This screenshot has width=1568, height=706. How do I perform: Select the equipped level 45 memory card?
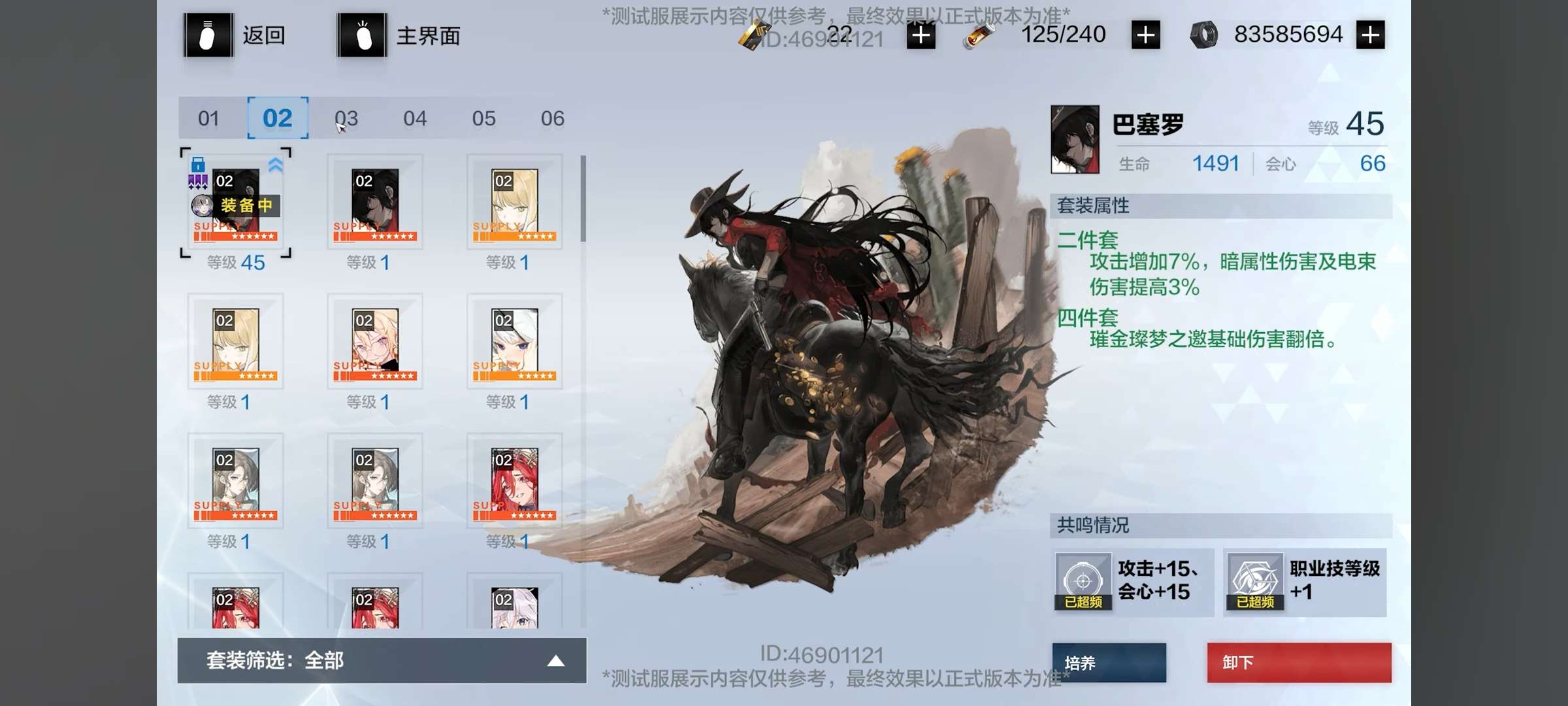[x=235, y=204]
